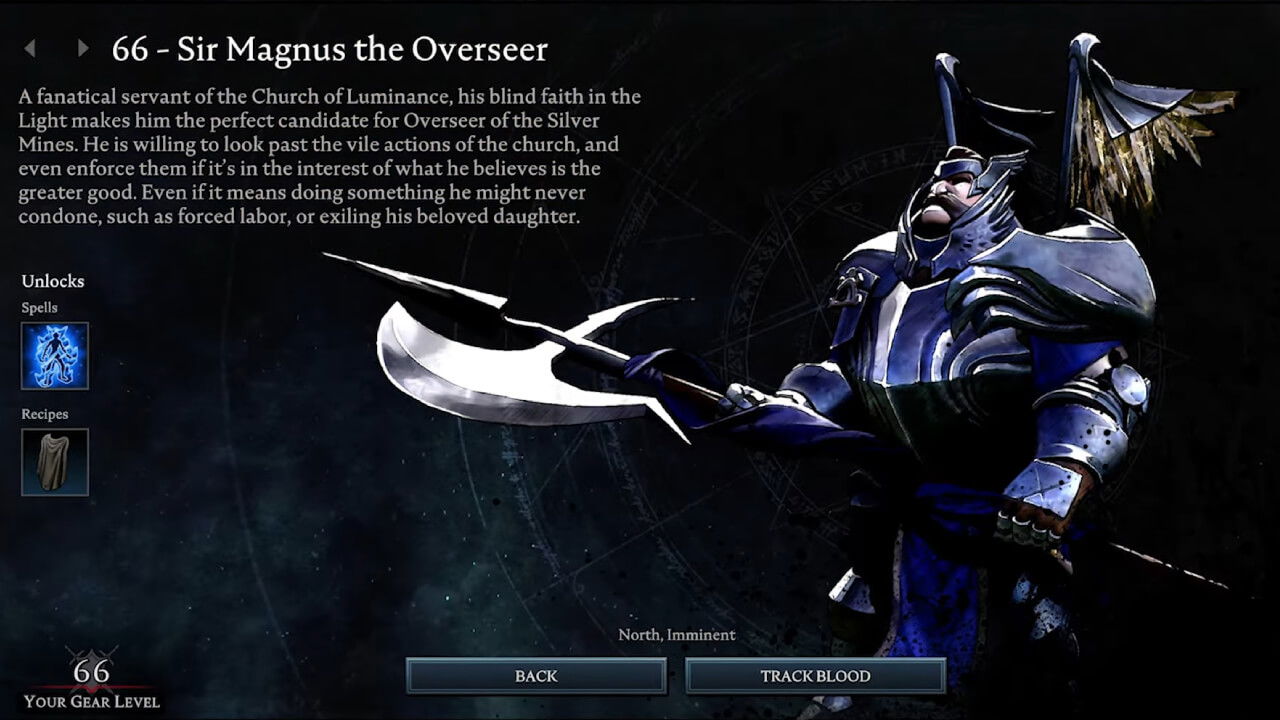Image resolution: width=1280 pixels, height=720 pixels.
Task: View the cloak recipe icon under Recipes
Action: pyautogui.click(x=54, y=461)
